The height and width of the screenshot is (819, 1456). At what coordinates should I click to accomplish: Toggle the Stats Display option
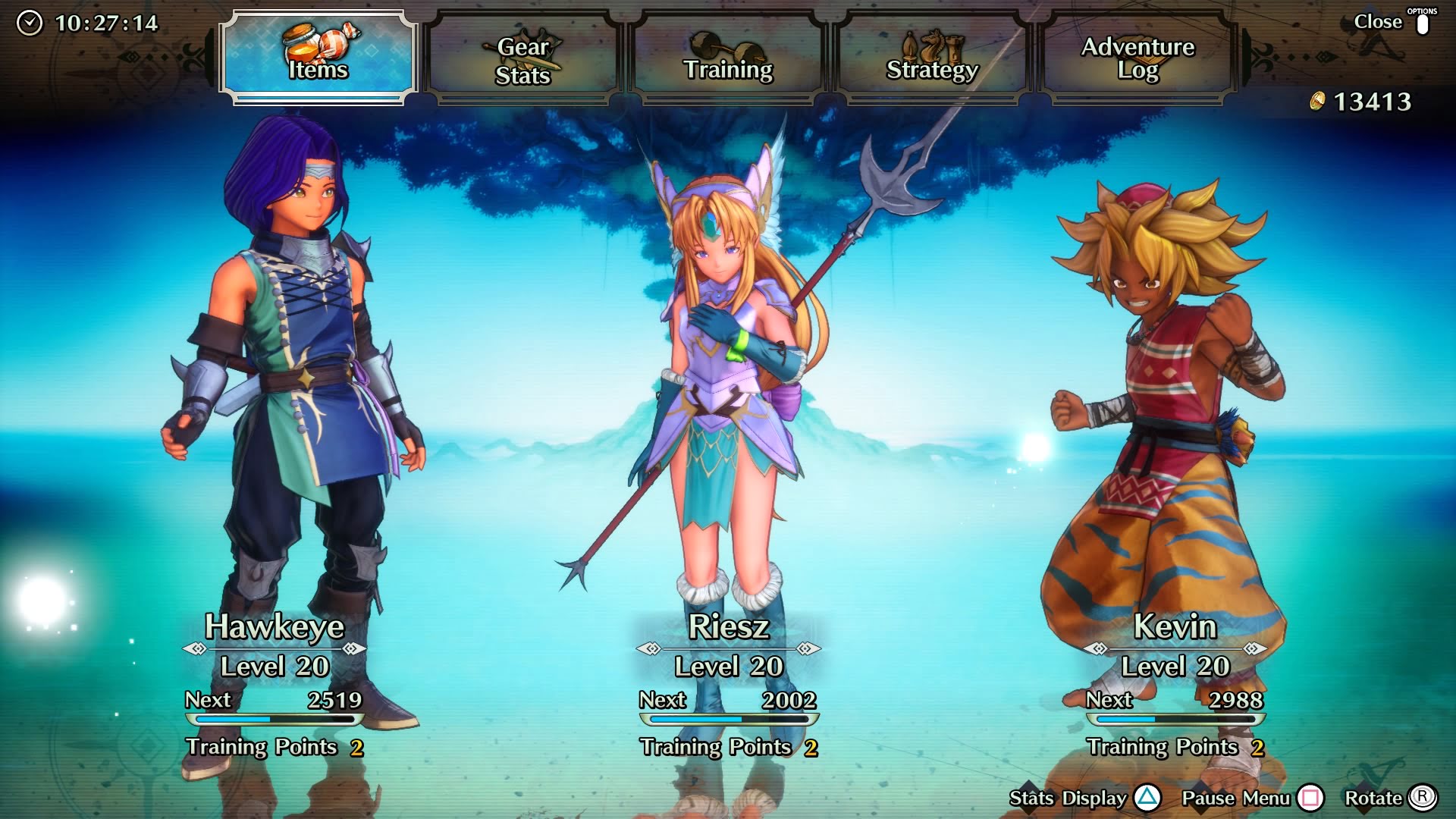pos(1083,798)
